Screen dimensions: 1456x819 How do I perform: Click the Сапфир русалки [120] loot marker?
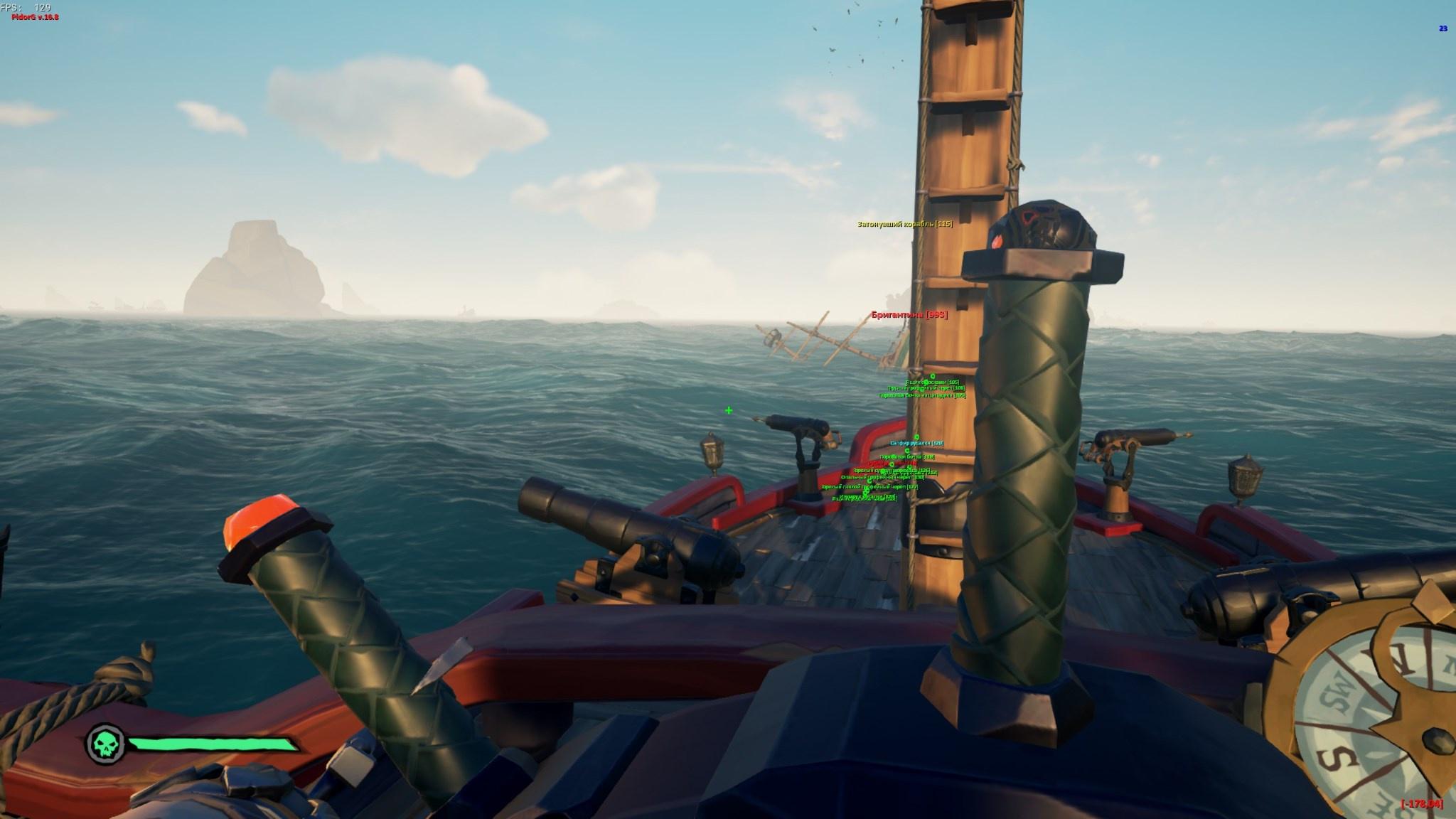pos(916,443)
